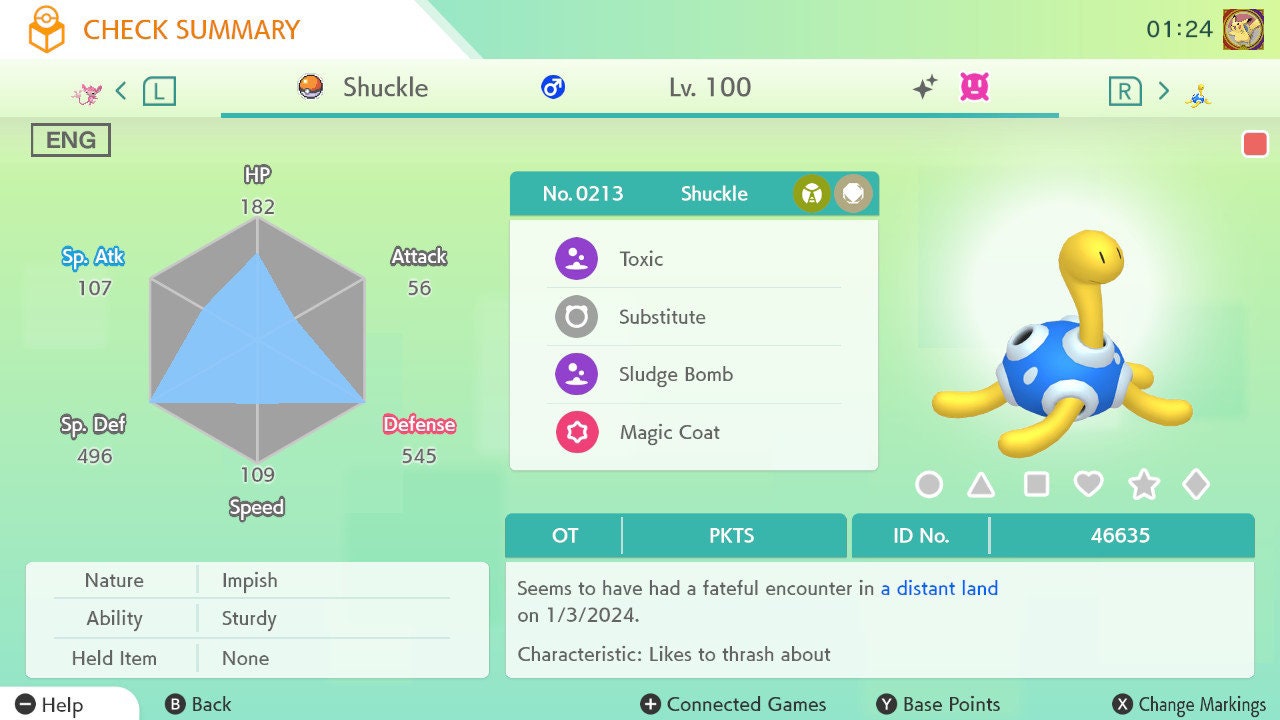
Task: Toggle the diamond marking
Action: coord(1196,485)
